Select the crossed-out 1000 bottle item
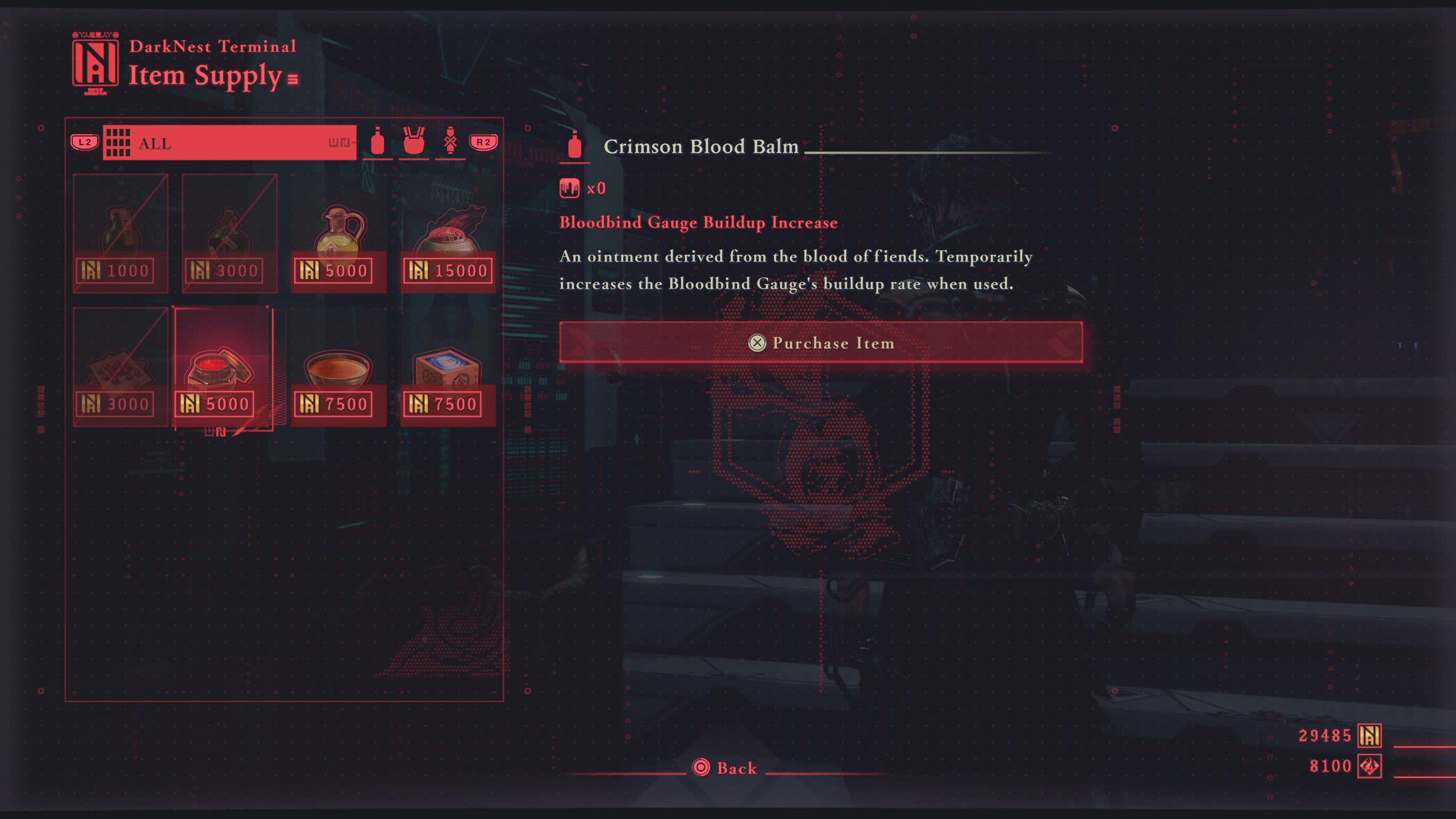 tap(121, 233)
